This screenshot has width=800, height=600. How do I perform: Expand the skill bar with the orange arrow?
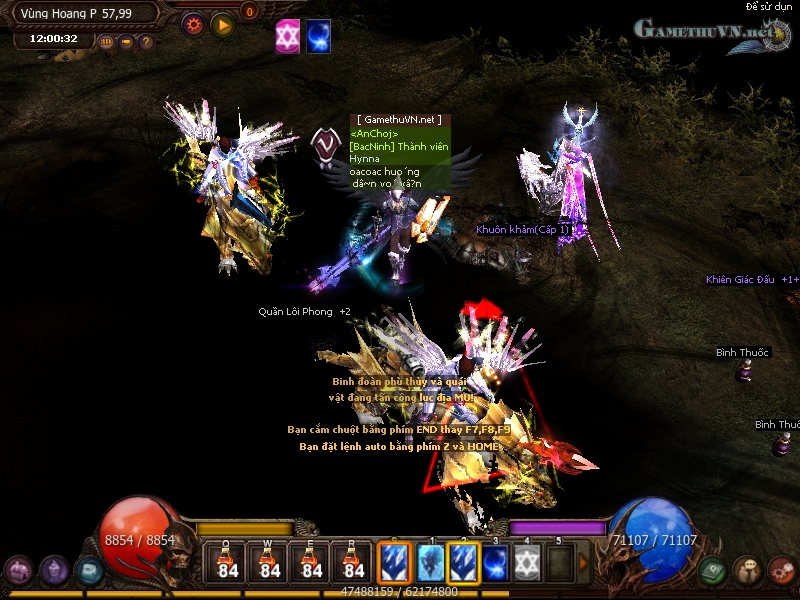point(584,563)
